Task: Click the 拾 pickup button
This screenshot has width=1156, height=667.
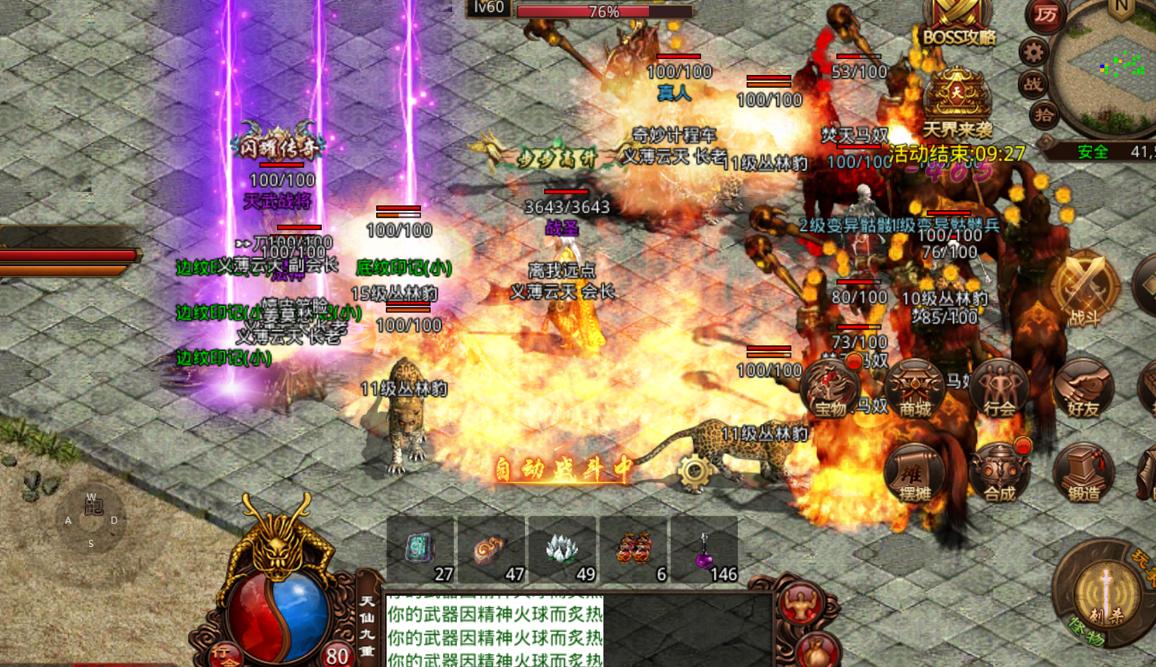Action: pos(1044,115)
